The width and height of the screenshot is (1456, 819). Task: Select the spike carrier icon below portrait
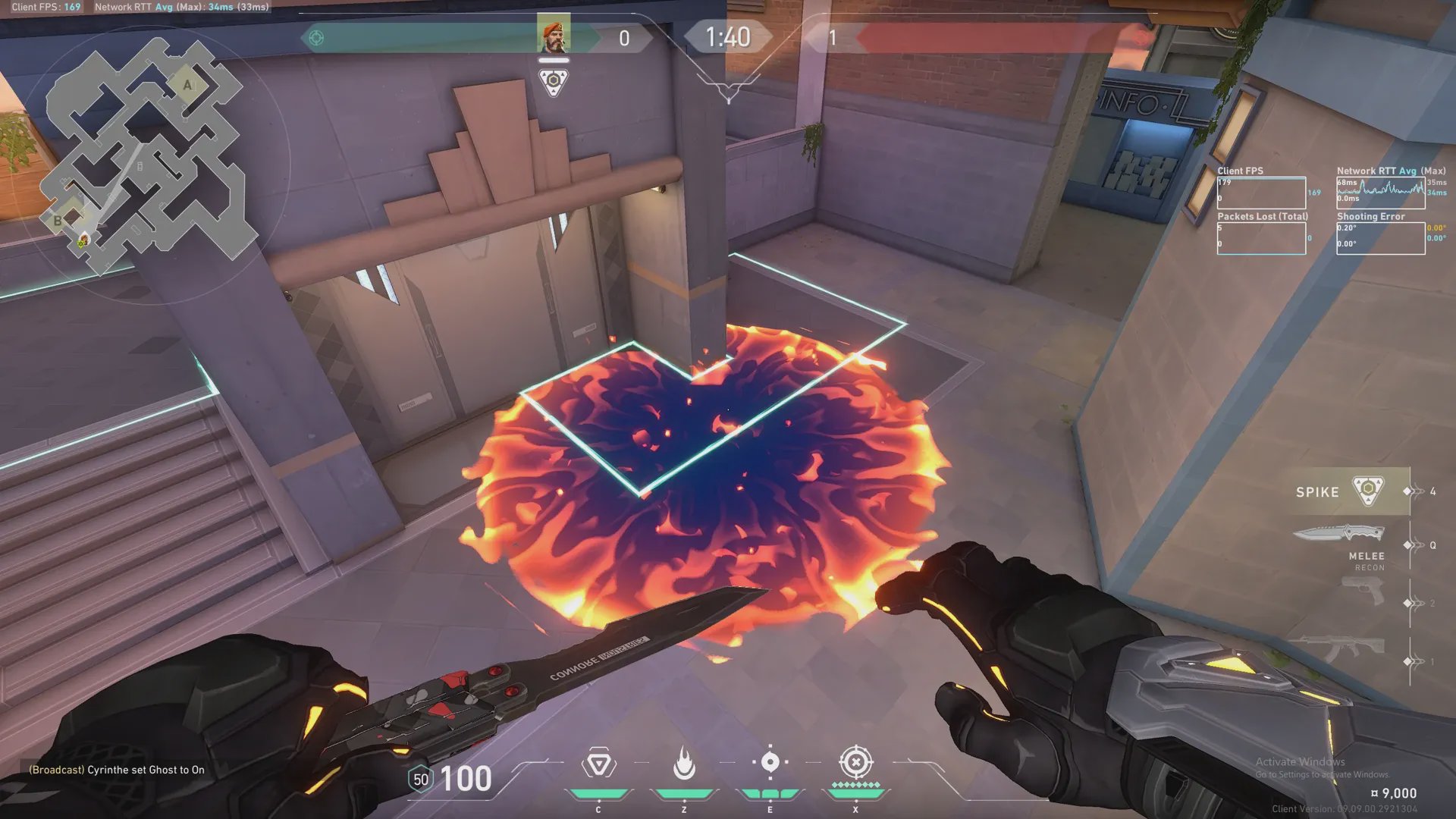click(x=554, y=81)
